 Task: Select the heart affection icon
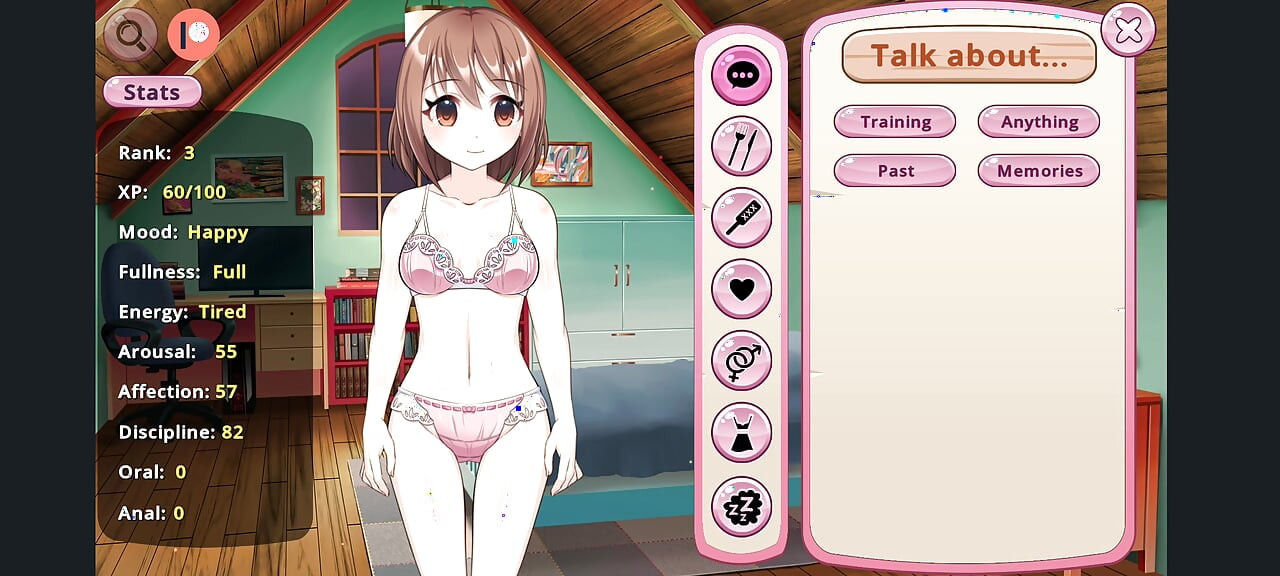pyautogui.click(x=741, y=289)
